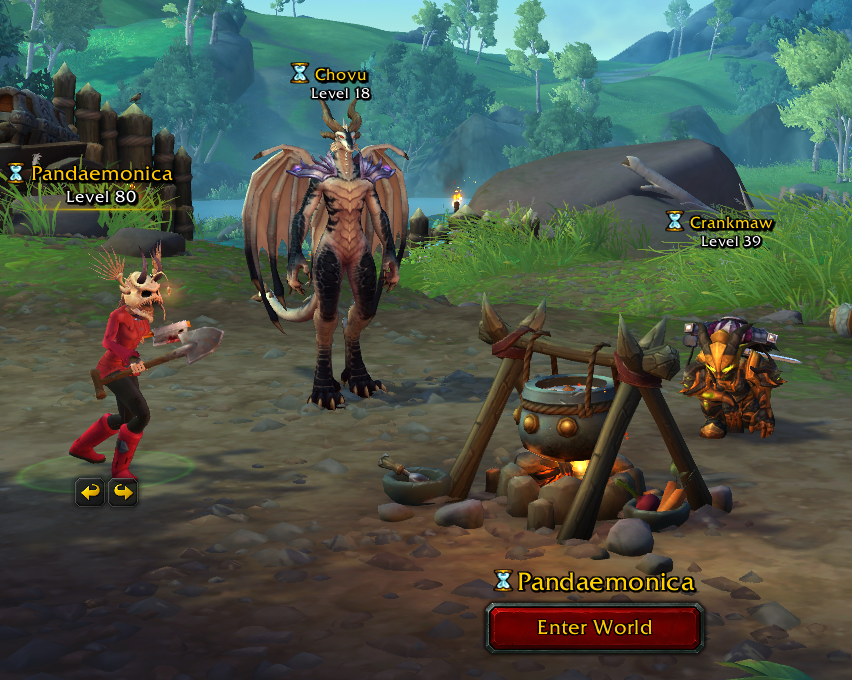The image size is (852, 680).
Task: Rotate the character with the left arrow
Action: [90, 492]
